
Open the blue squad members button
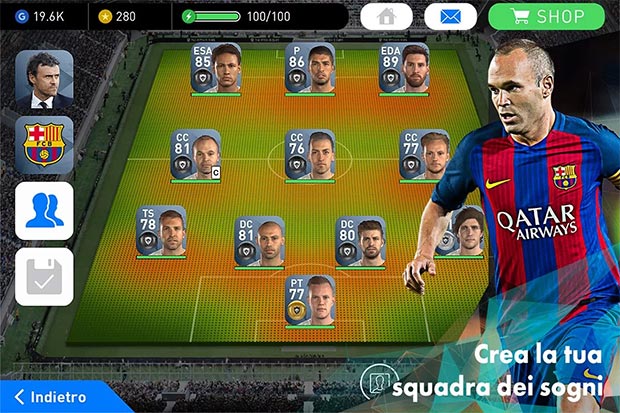click(x=44, y=211)
